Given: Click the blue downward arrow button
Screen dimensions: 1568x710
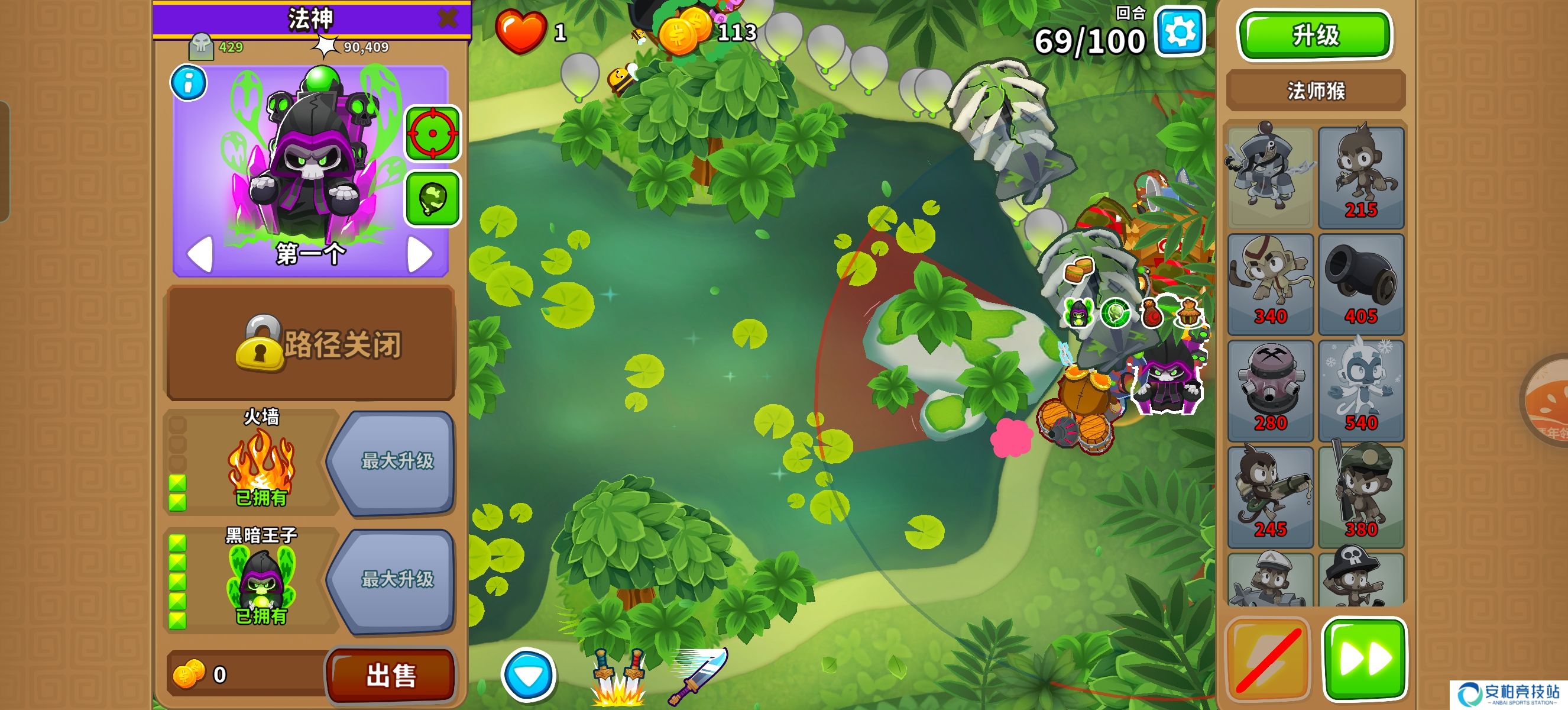Looking at the screenshot, I should (529, 675).
